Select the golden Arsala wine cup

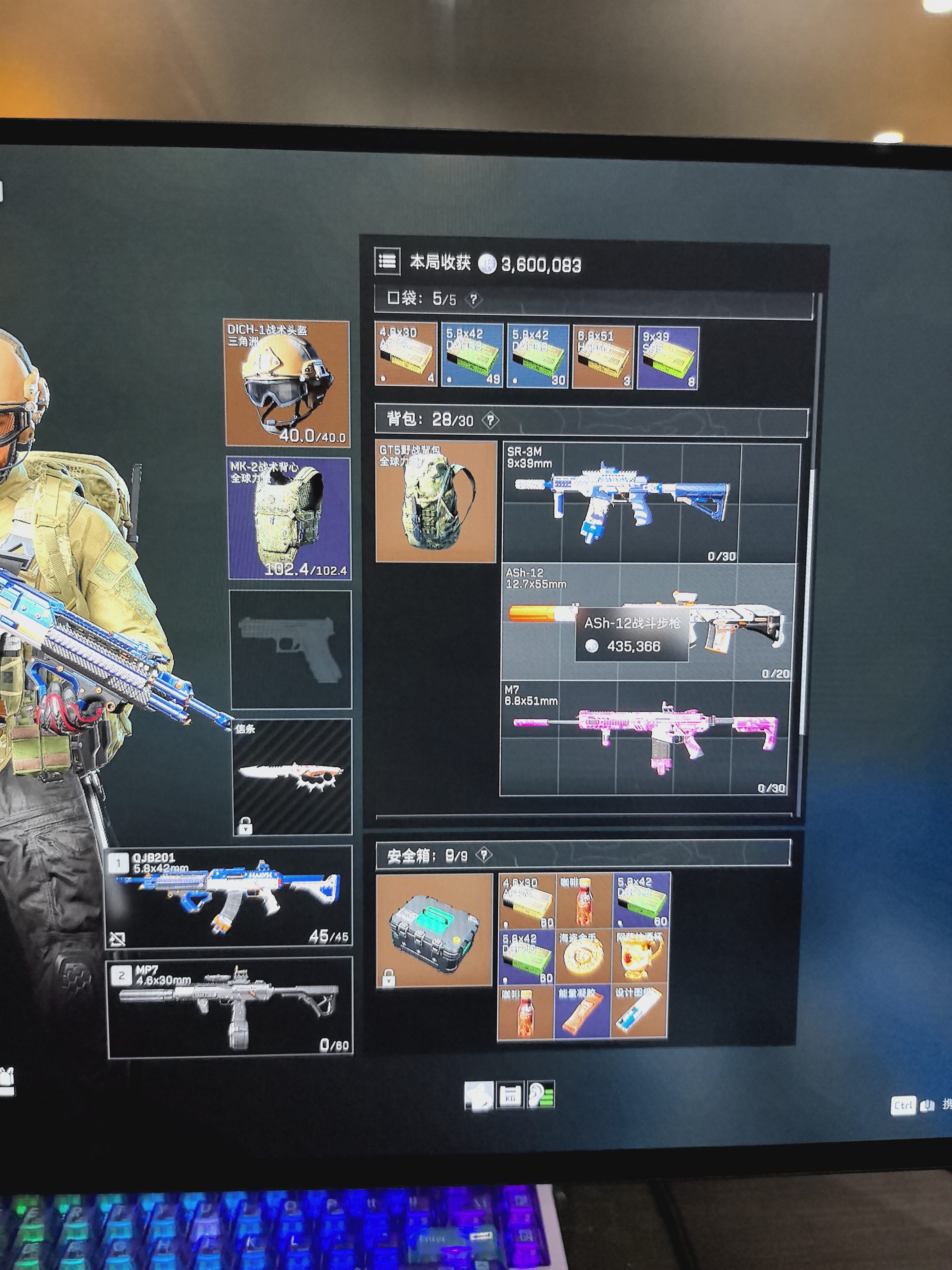pyautogui.click(x=639, y=957)
